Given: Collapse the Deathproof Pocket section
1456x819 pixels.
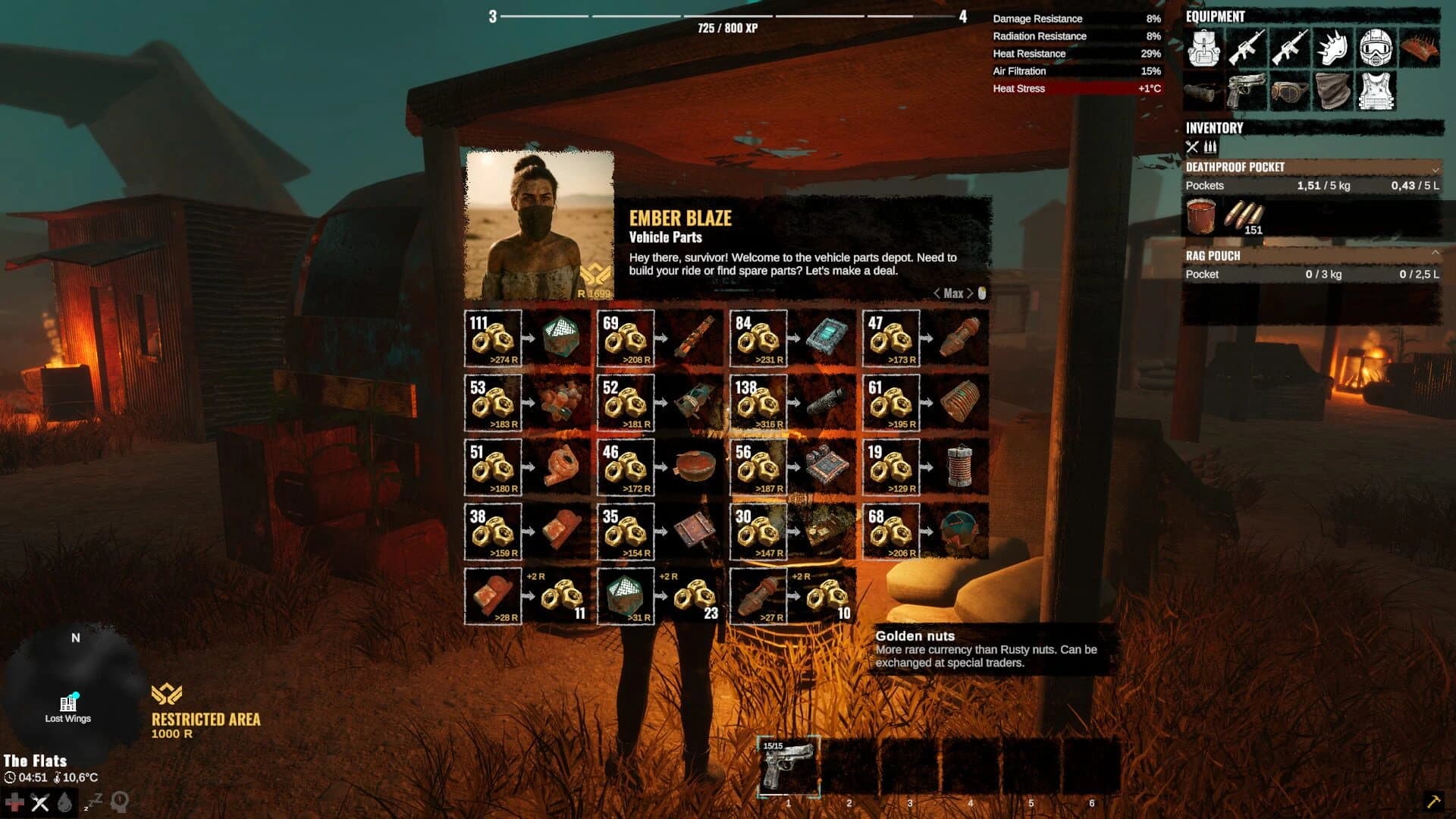Looking at the screenshot, I should pyautogui.click(x=1436, y=168).
